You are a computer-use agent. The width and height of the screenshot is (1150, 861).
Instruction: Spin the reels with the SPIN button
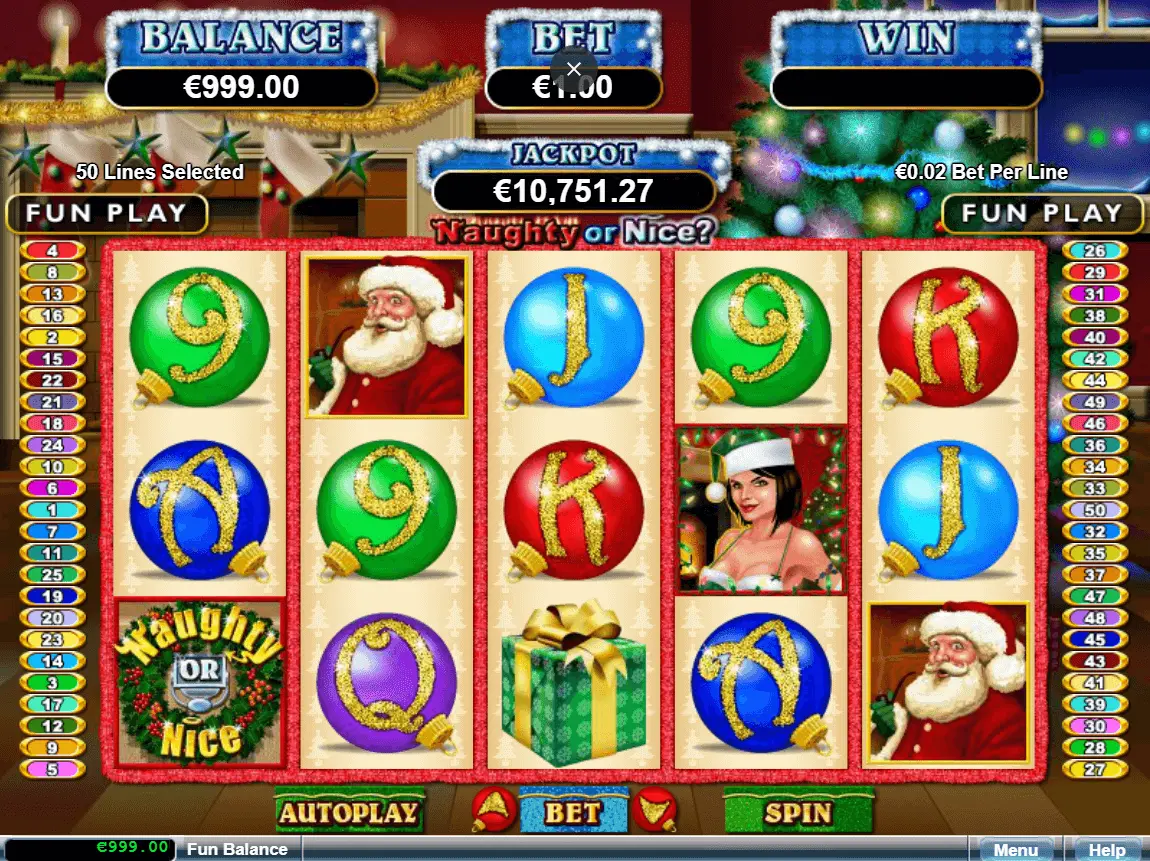(x=798, y=812)
